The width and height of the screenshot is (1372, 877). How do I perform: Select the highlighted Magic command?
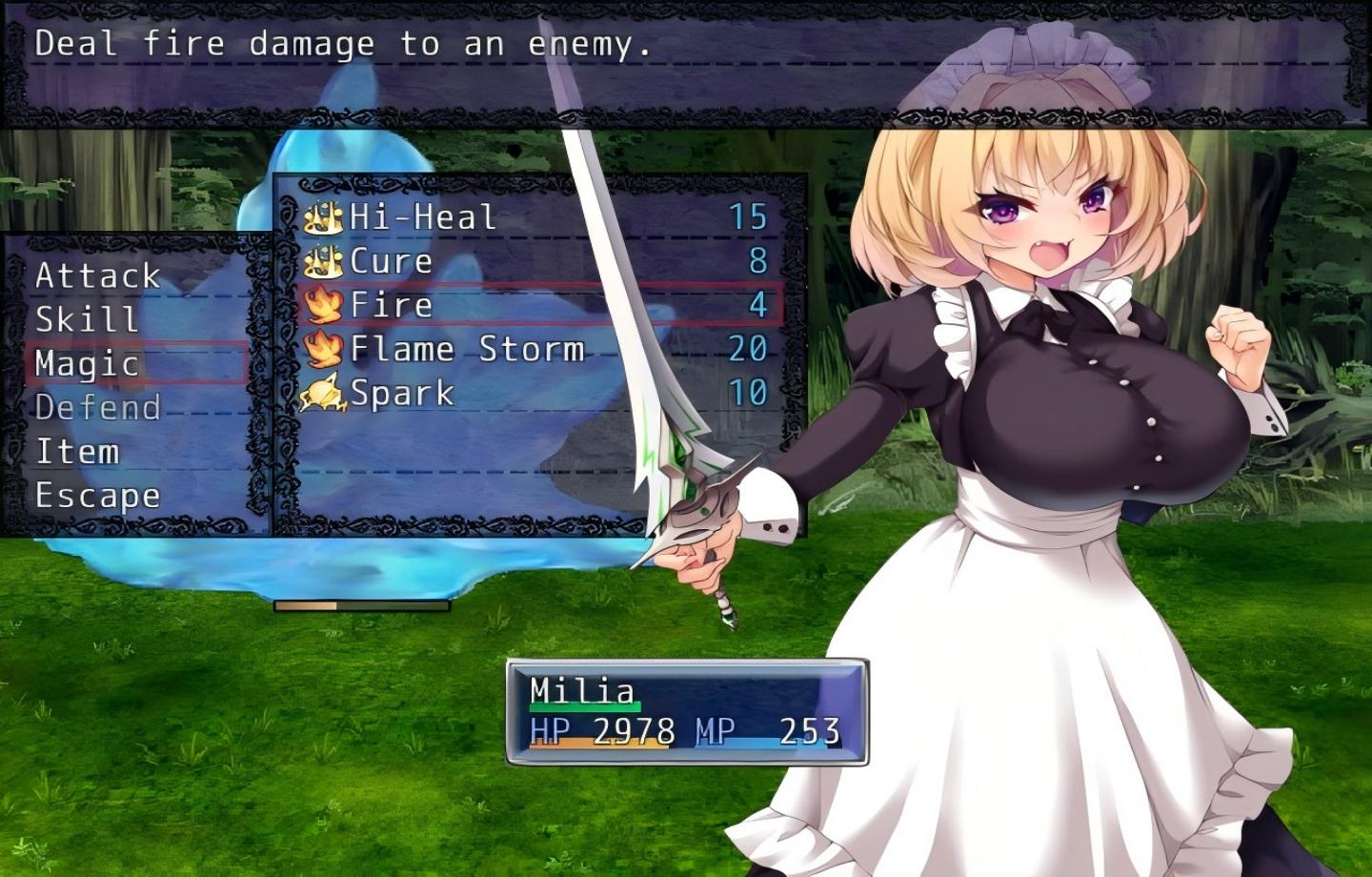[x=90, y=364]
